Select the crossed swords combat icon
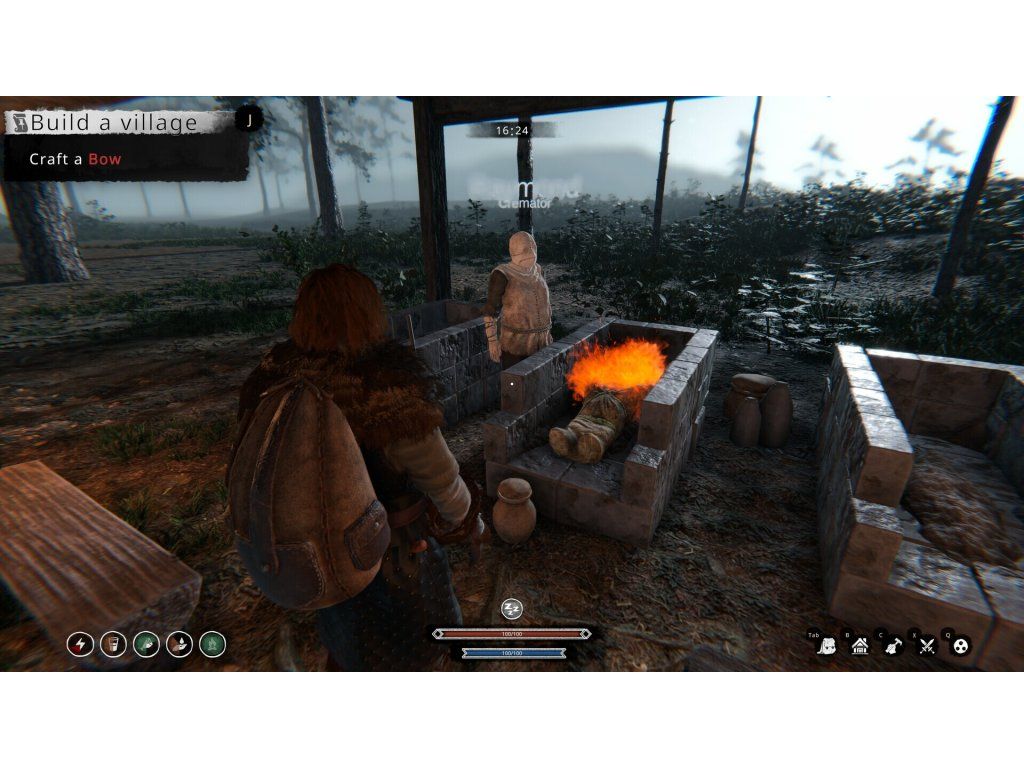The height and width of the screenshot is (768, 1024). (927, 646)
